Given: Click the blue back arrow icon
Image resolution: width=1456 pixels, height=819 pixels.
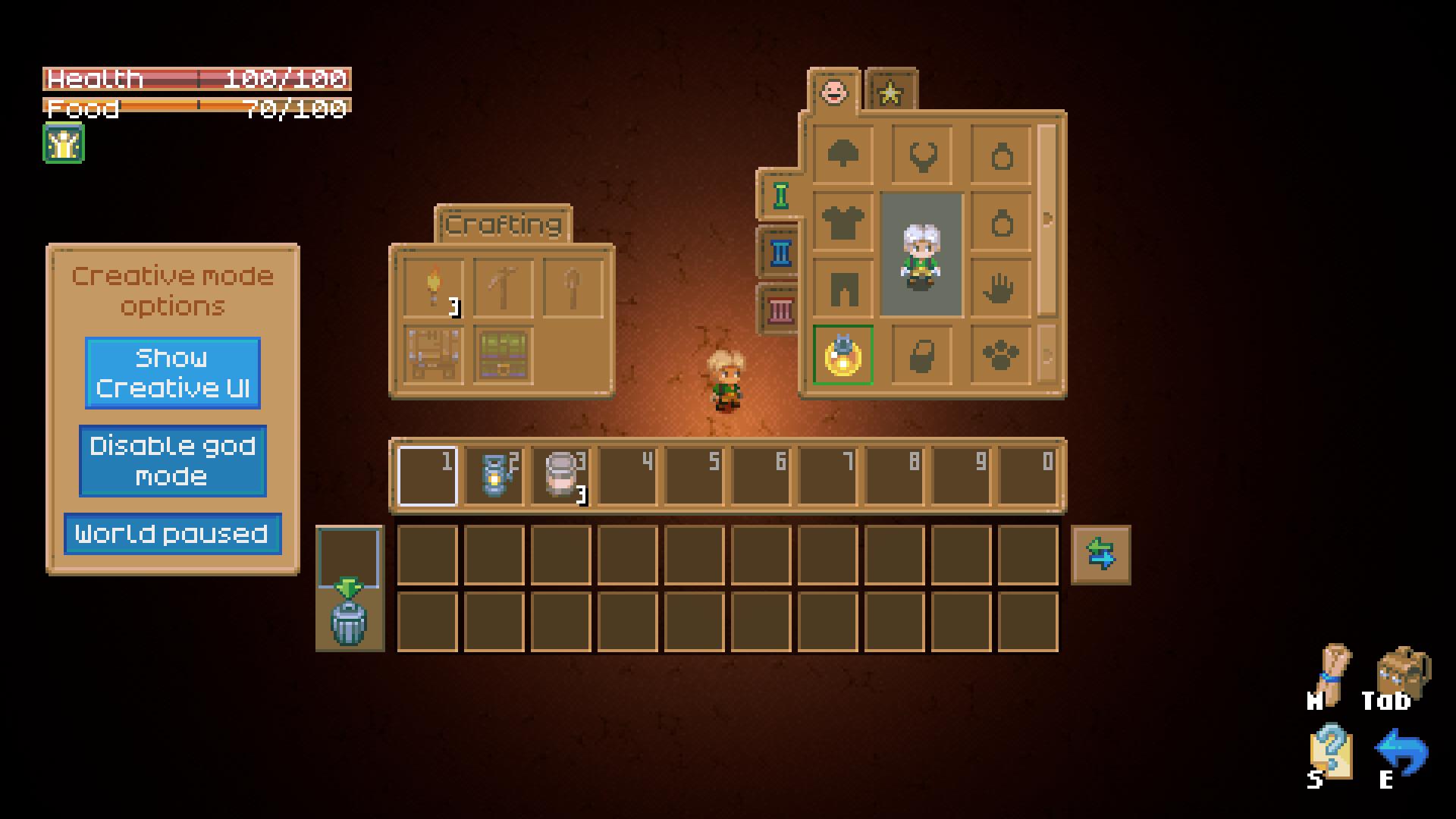Looking at the screenshot, I should [x=1401, y=753].
